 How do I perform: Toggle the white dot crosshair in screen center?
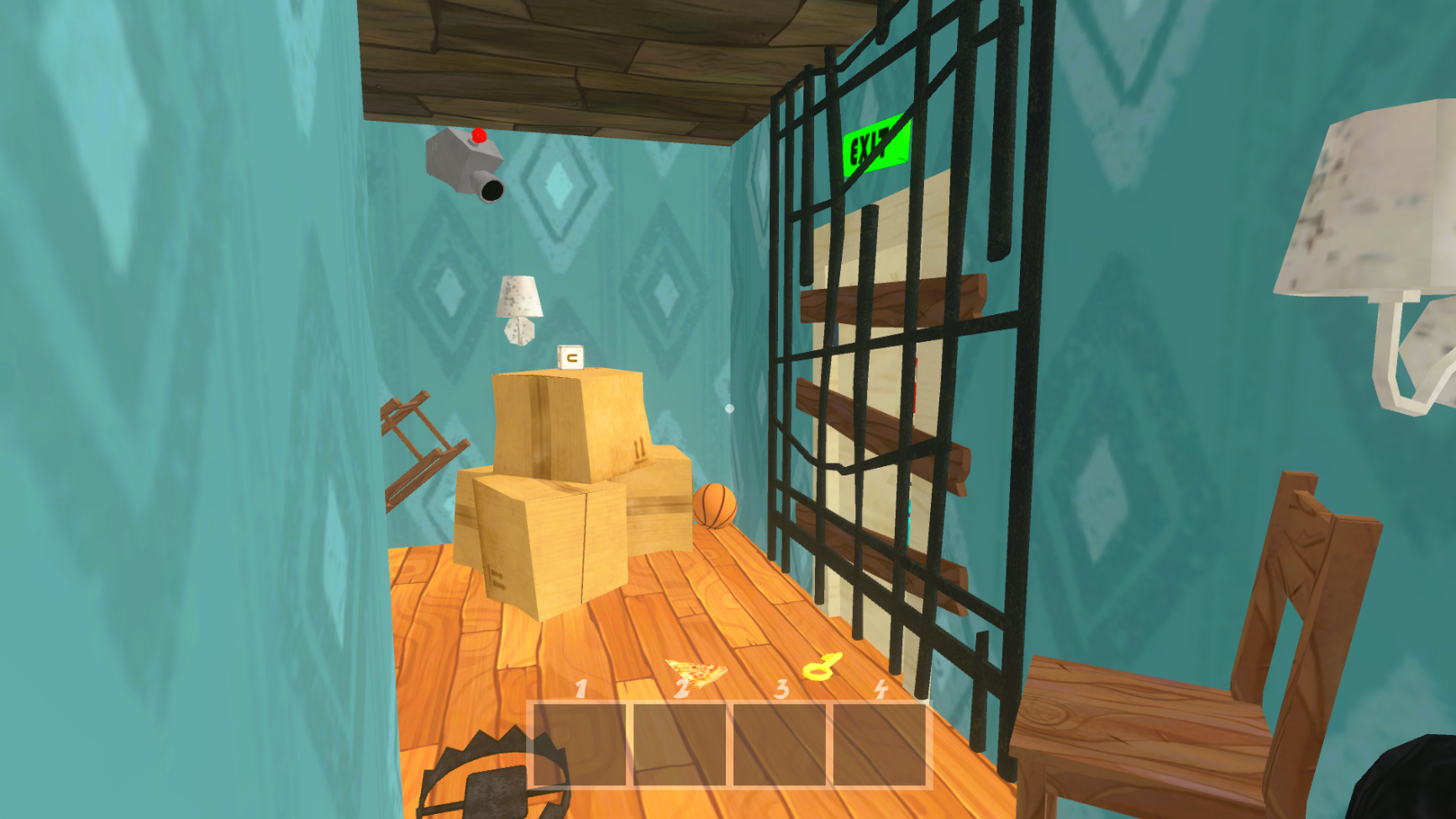728,407
